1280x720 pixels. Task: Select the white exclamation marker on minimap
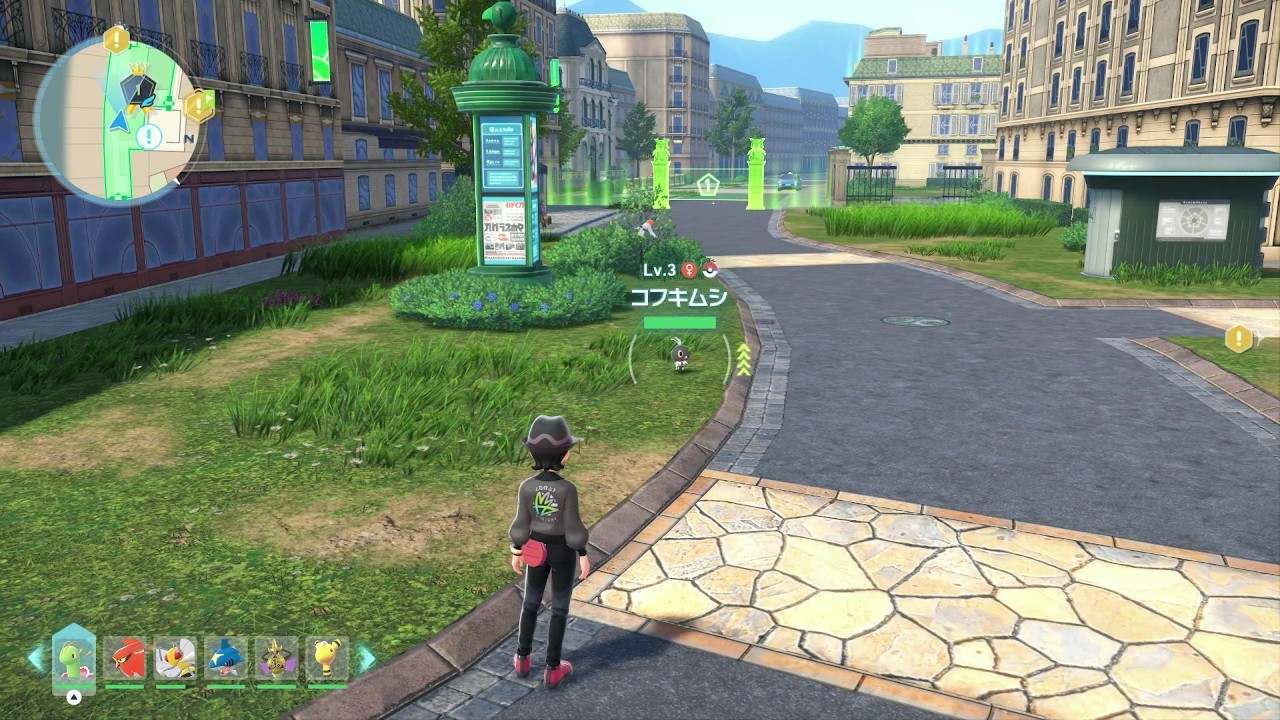(x=149, y=136)
